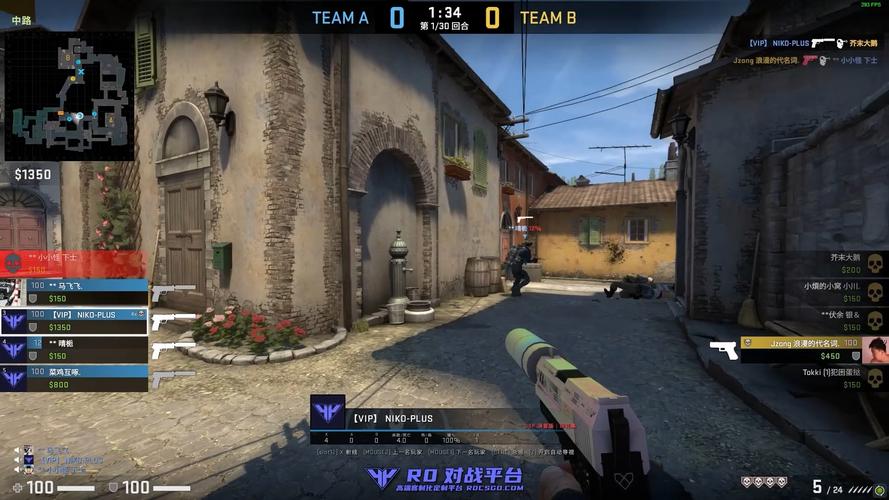The width and height of the screenshot is (889, 500).
Task: Click the TEAM A name label
Action: (x=340, y=17)
